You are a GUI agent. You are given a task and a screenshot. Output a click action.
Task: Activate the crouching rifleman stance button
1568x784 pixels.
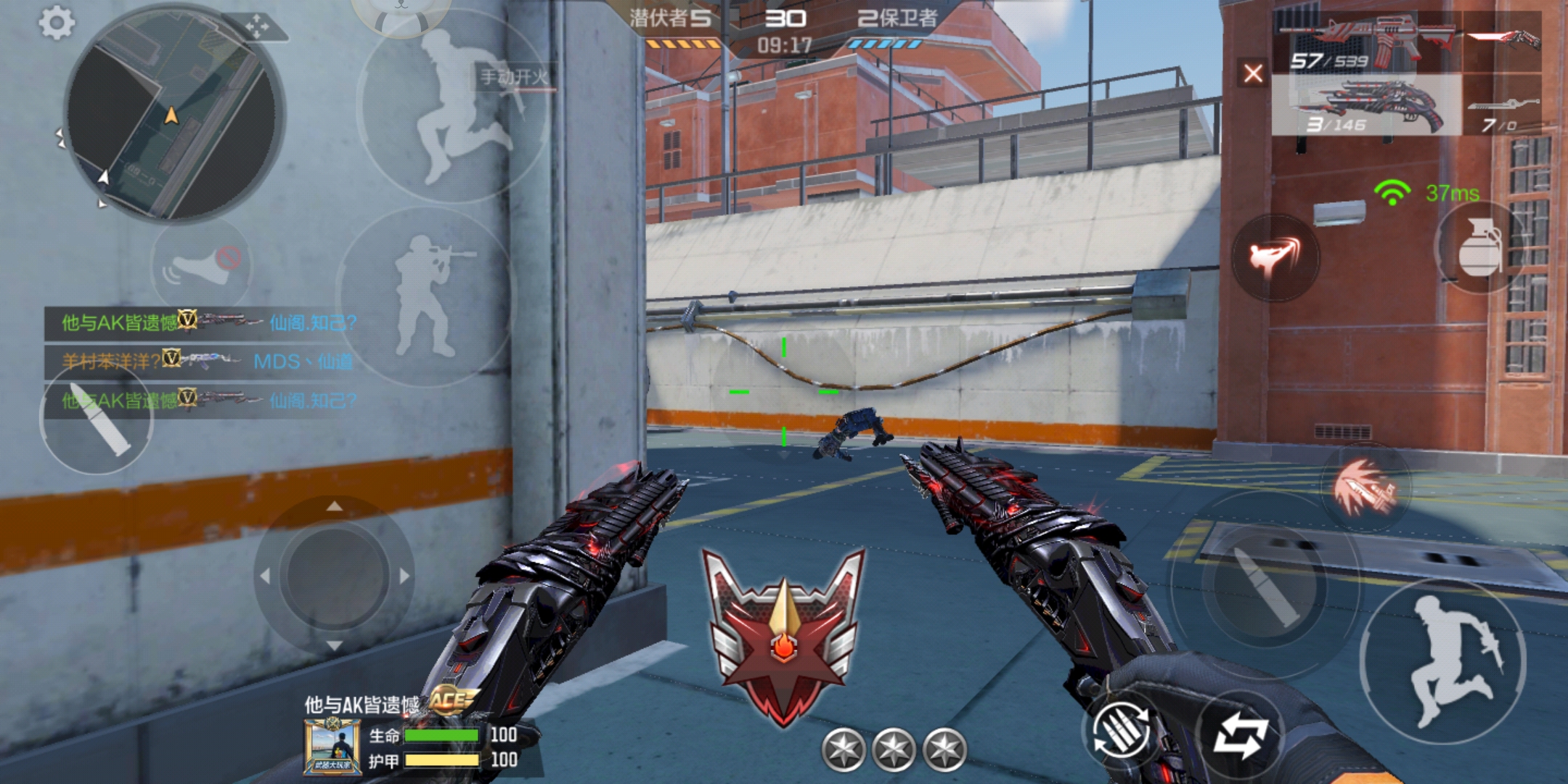pyautogui.click(x=428, y=294)
